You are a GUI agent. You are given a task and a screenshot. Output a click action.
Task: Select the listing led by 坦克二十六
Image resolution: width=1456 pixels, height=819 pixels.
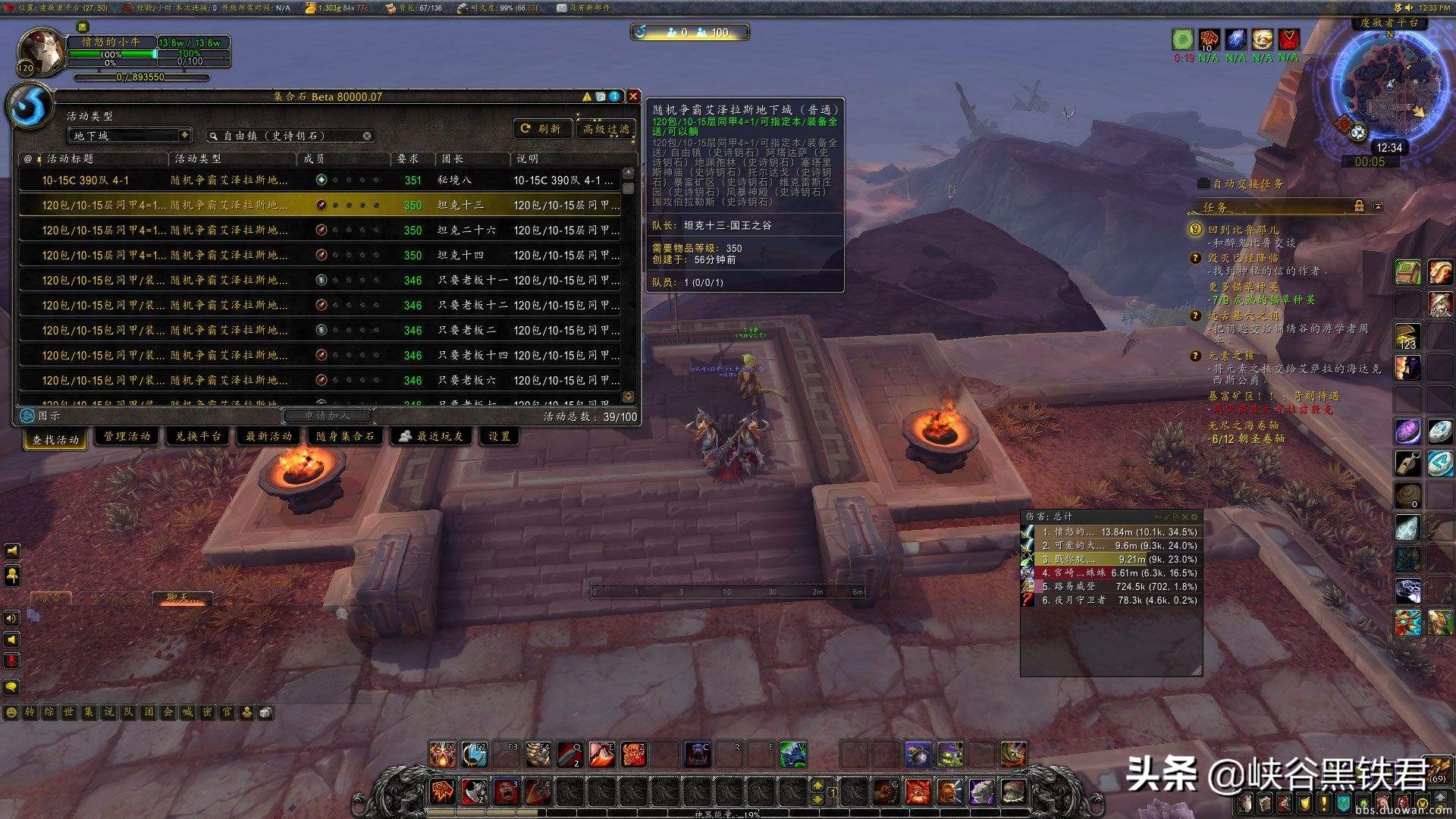click(x=318, y=230)
